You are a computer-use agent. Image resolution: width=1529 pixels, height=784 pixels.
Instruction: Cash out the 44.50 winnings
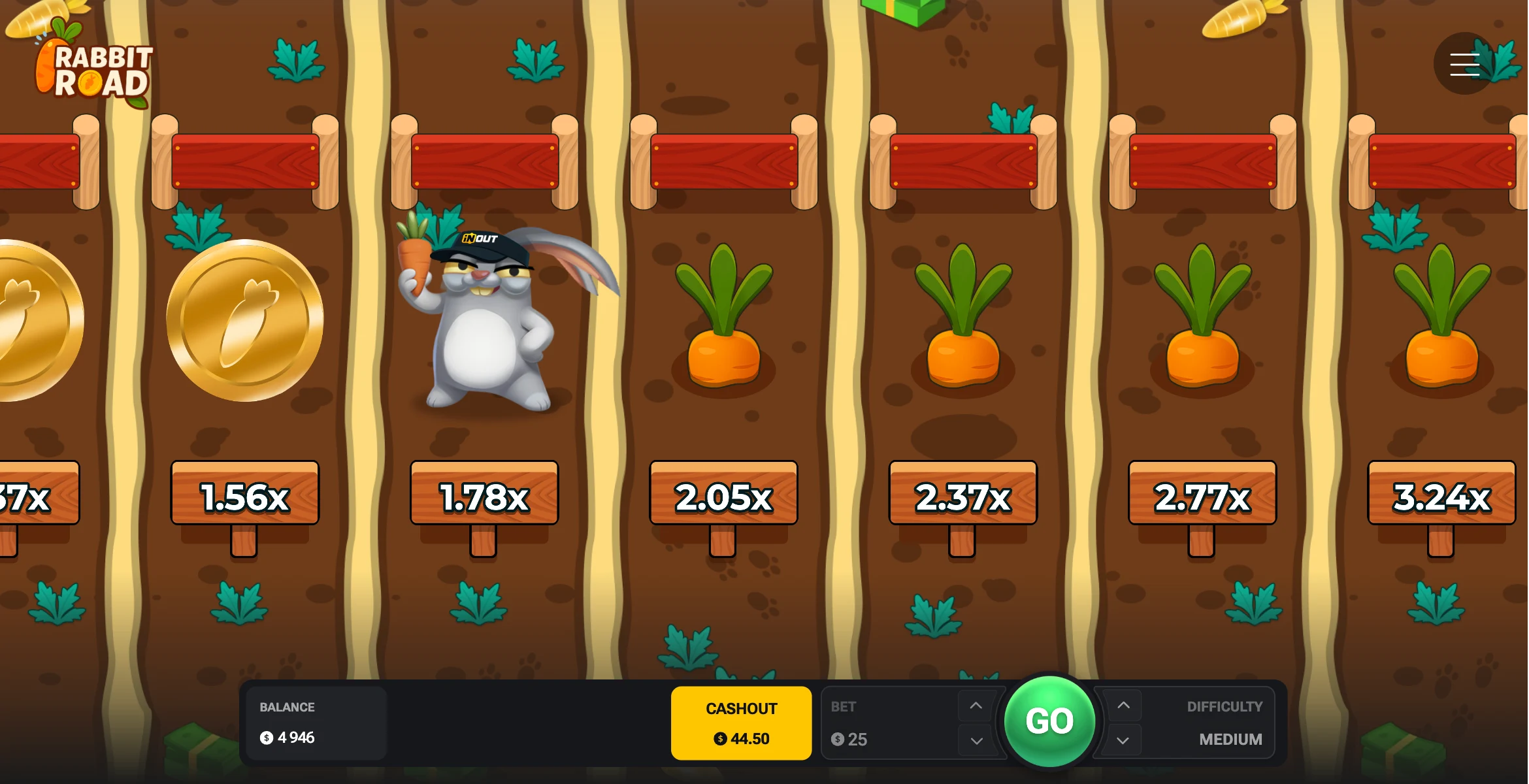click(x=741, y=723)
